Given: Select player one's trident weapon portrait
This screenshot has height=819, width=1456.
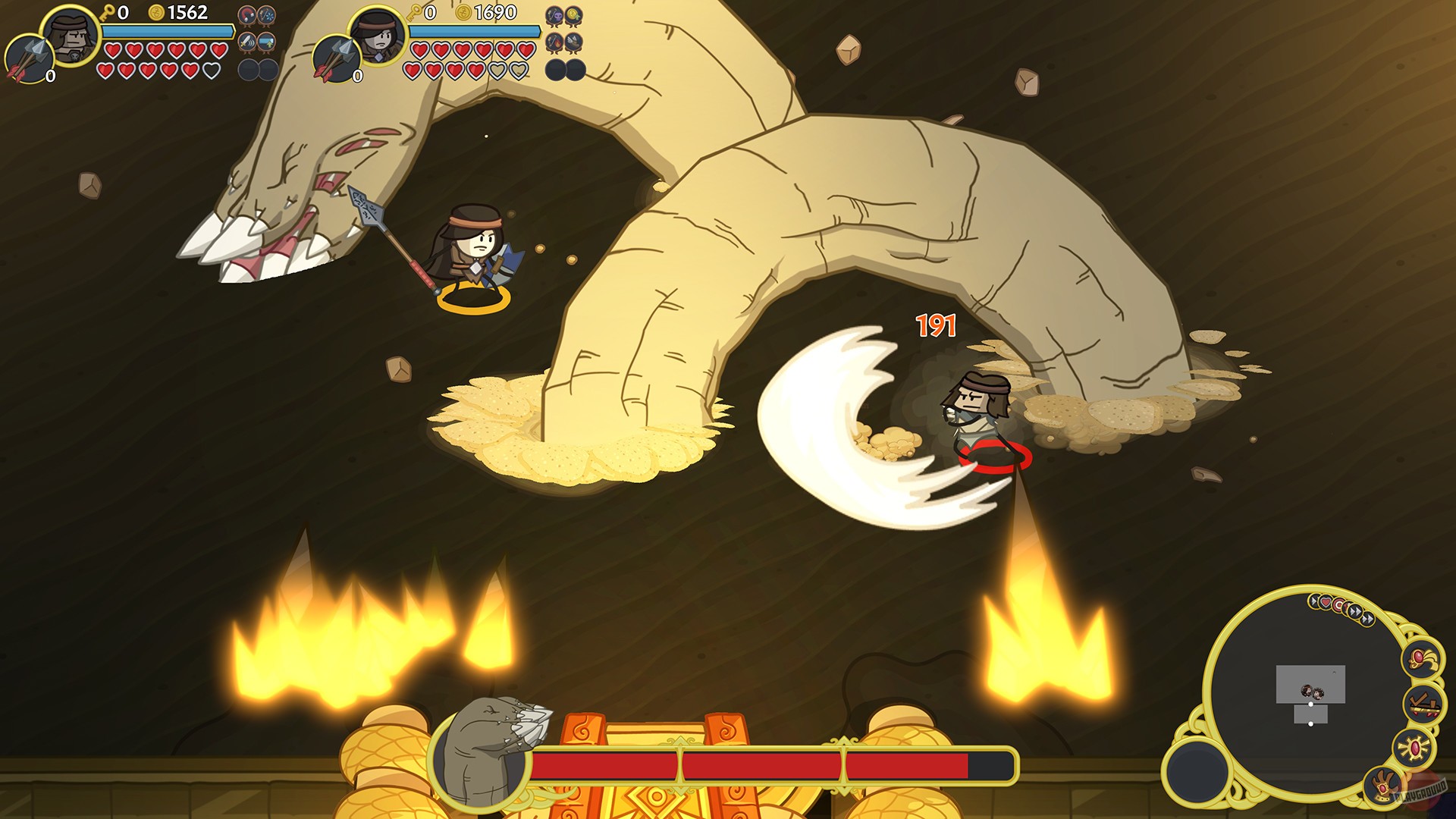Looking at the screenshot, I should pos(29,57).
